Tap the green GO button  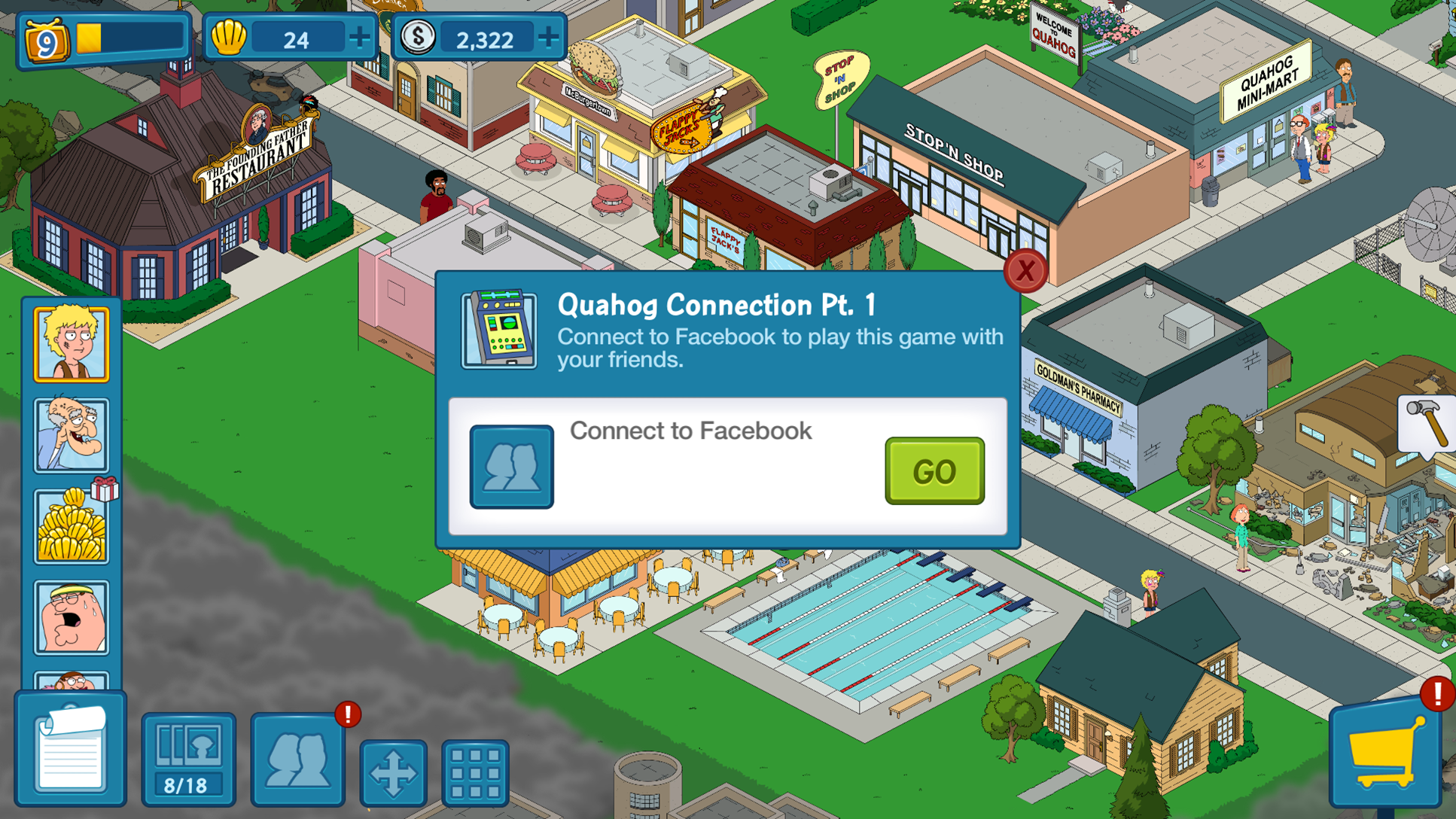pos(934,471)
